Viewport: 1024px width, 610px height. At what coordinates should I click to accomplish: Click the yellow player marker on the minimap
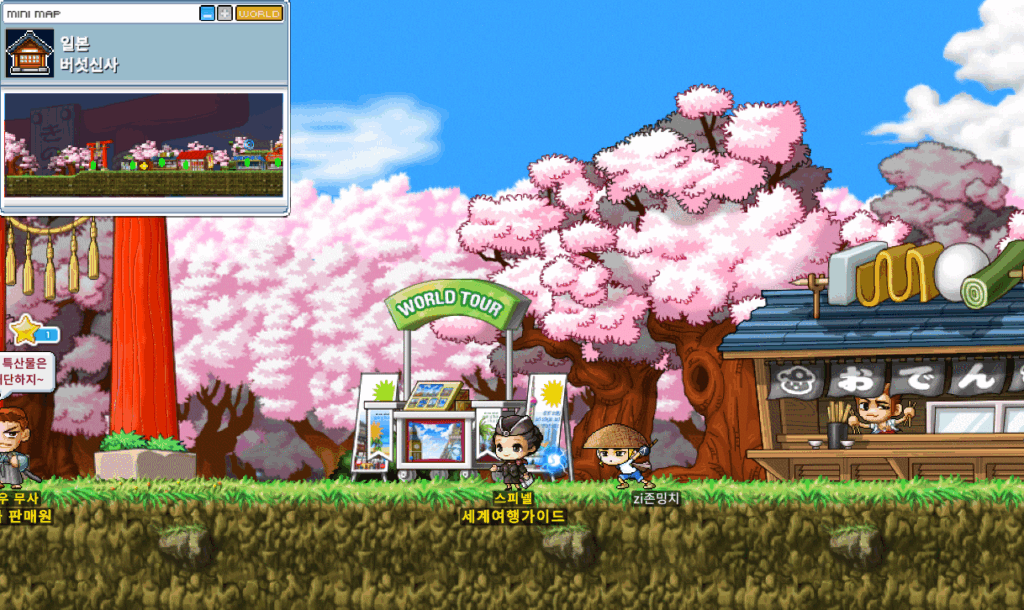click(144, 164)
